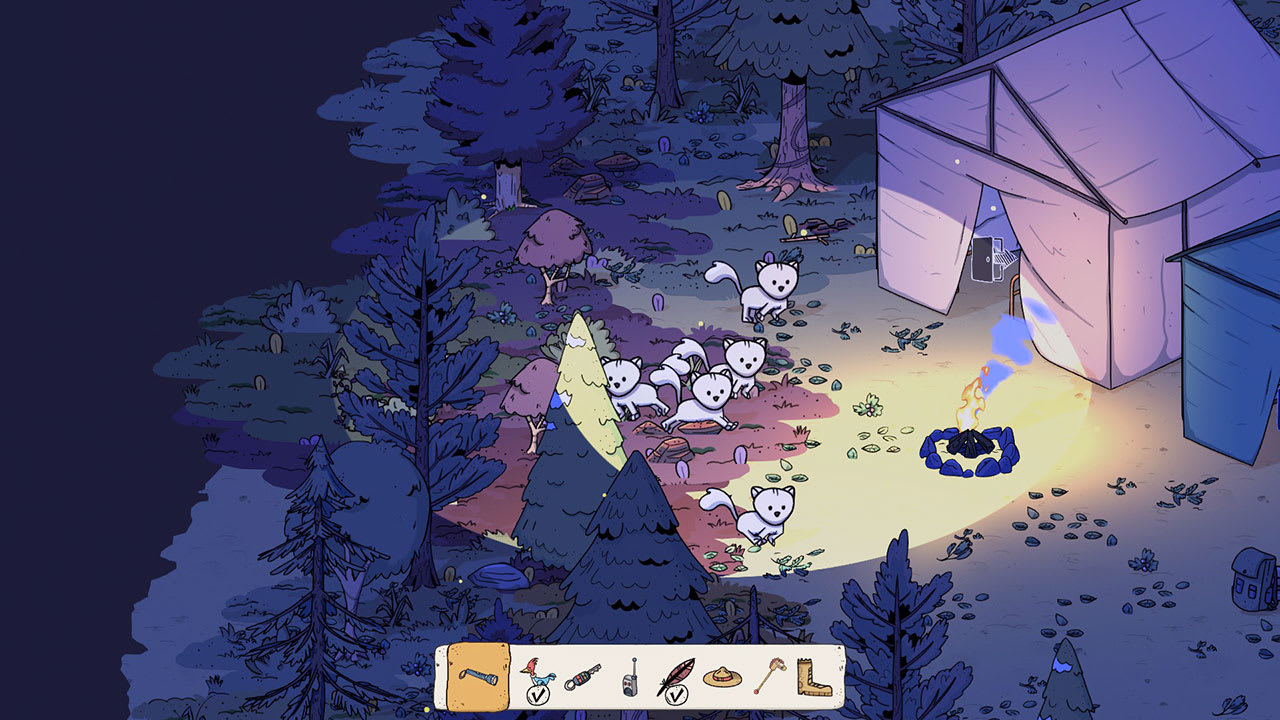The height and width of the screenshot is (720, 1280).
Task: Pick the carabiner keychain from the toolbar
Action: click(x=581, y=679)
